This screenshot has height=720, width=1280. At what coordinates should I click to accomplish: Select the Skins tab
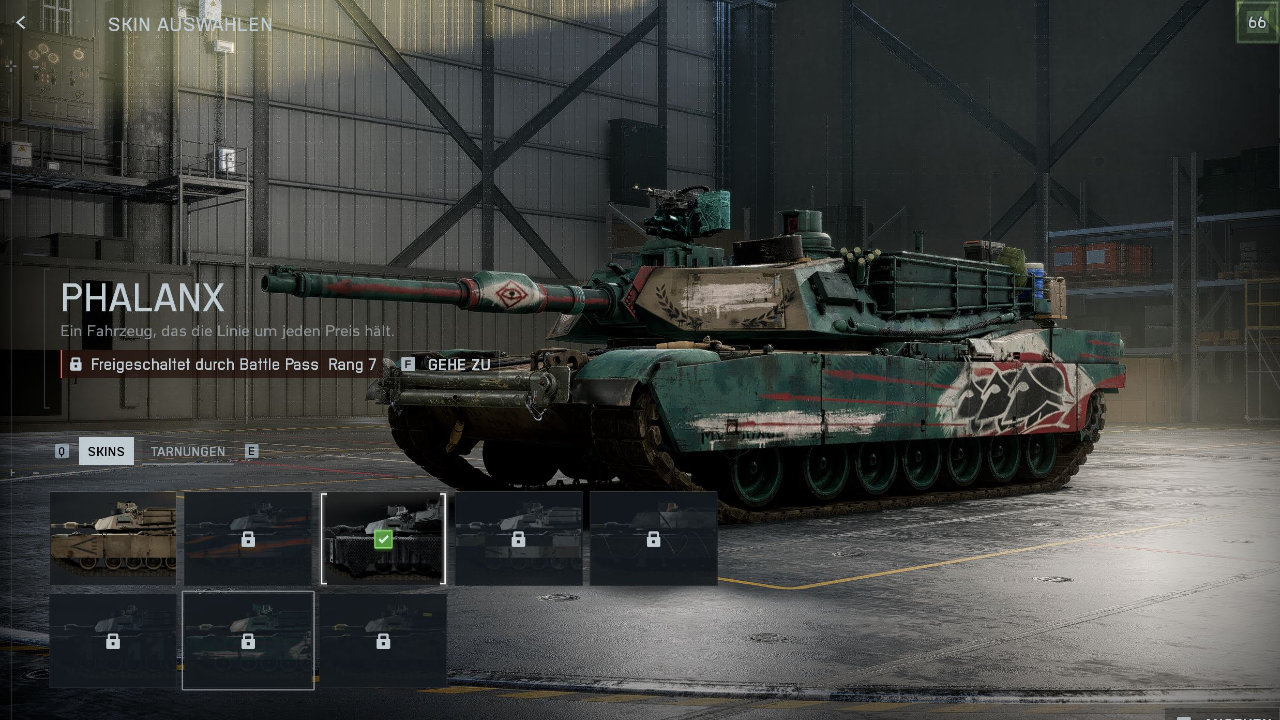106,452
